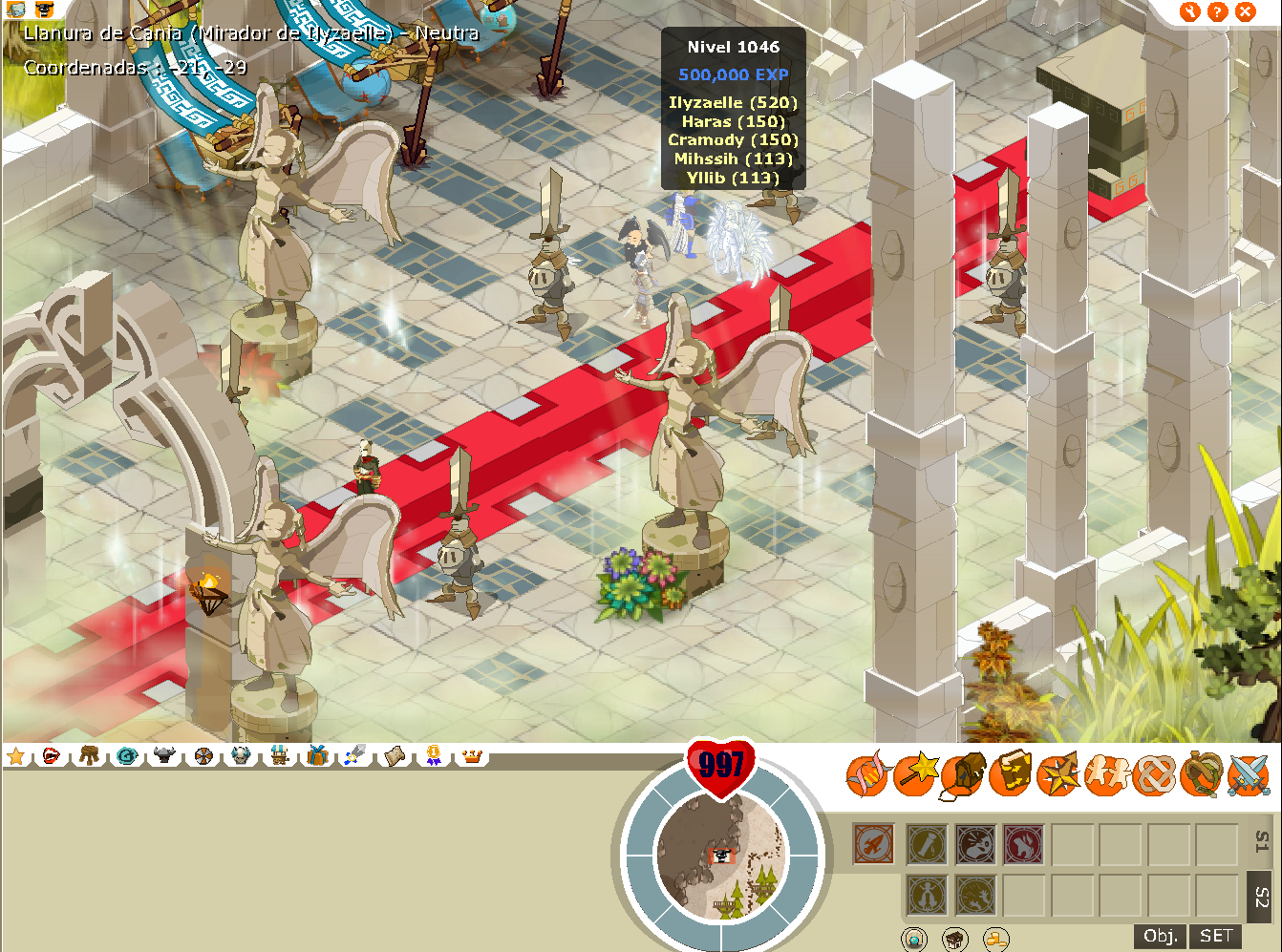Open the world map compass star icon
This screenshot has width=1282, height=952.
tap(1058, 774)
